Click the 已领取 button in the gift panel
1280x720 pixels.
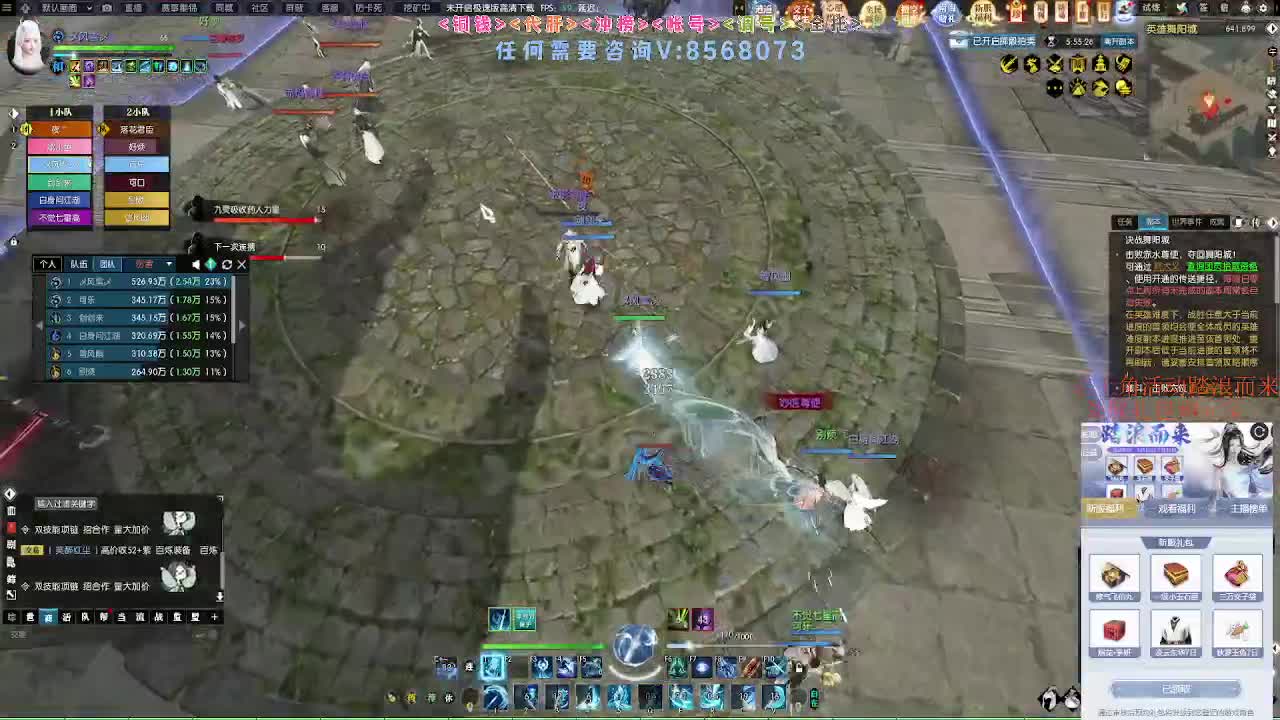click(1177, 689)
